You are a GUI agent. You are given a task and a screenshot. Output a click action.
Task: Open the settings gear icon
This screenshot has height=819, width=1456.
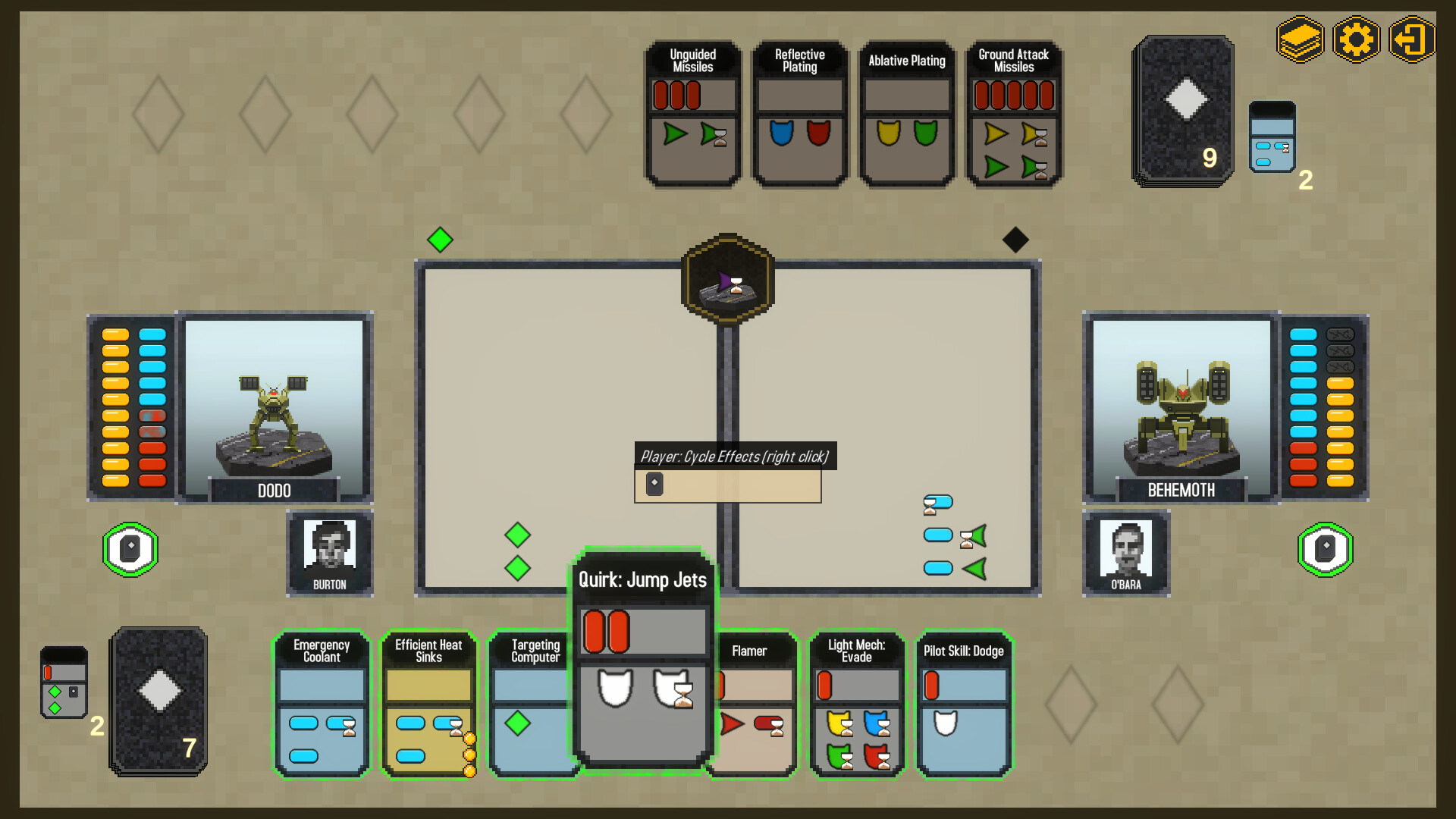click(1356, 39)
